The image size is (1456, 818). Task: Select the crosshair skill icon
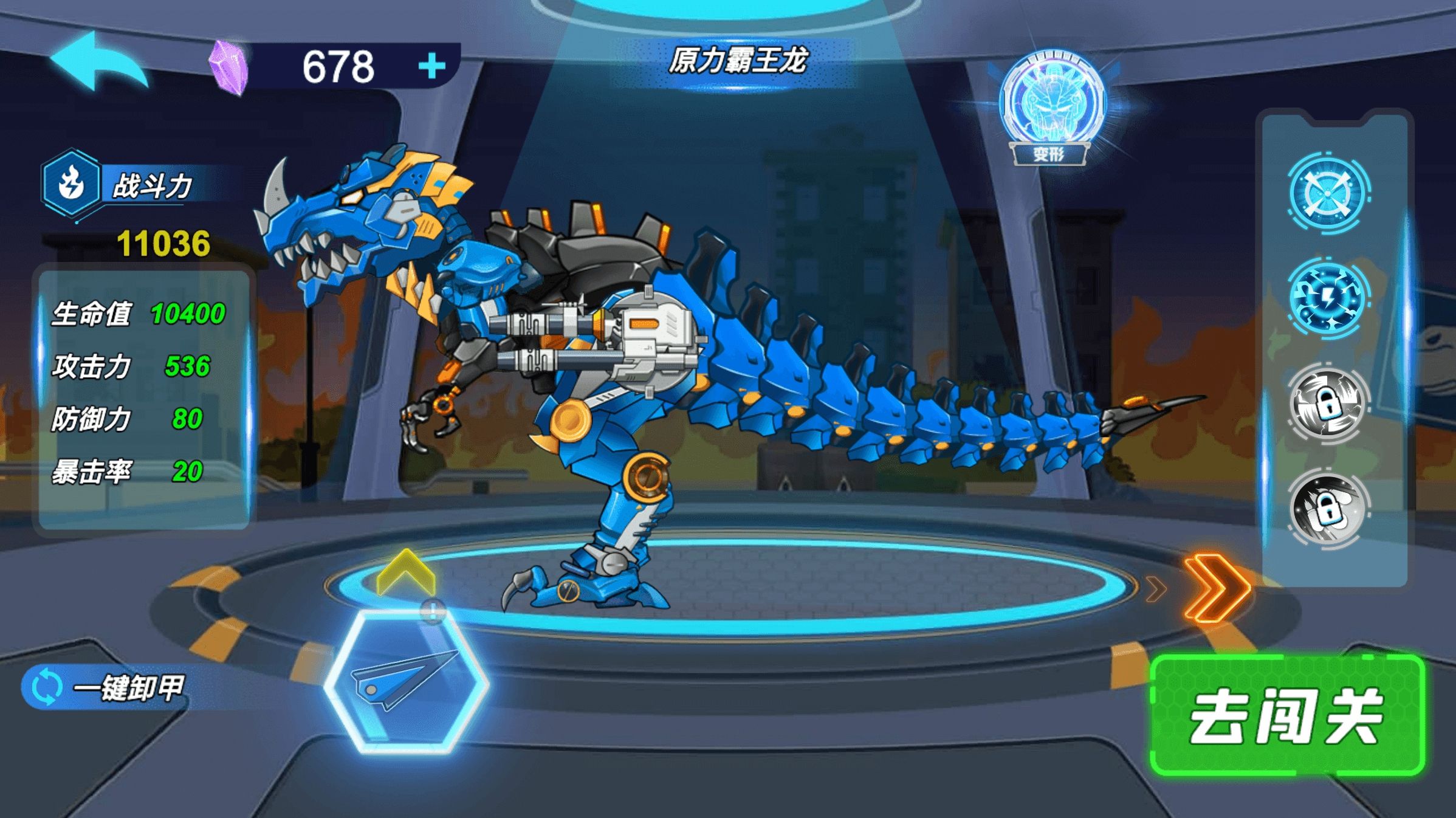(x=1328, y=194)
